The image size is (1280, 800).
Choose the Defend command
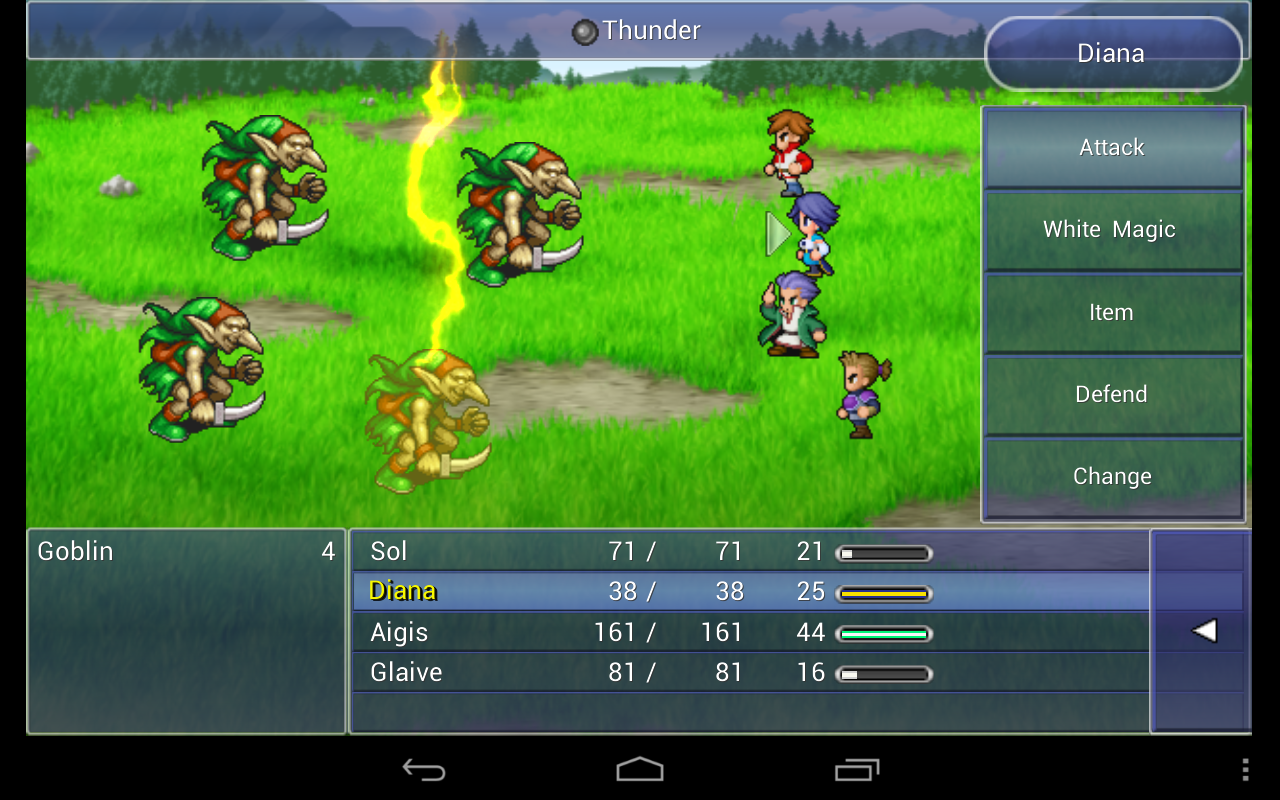pos(1112,394)
